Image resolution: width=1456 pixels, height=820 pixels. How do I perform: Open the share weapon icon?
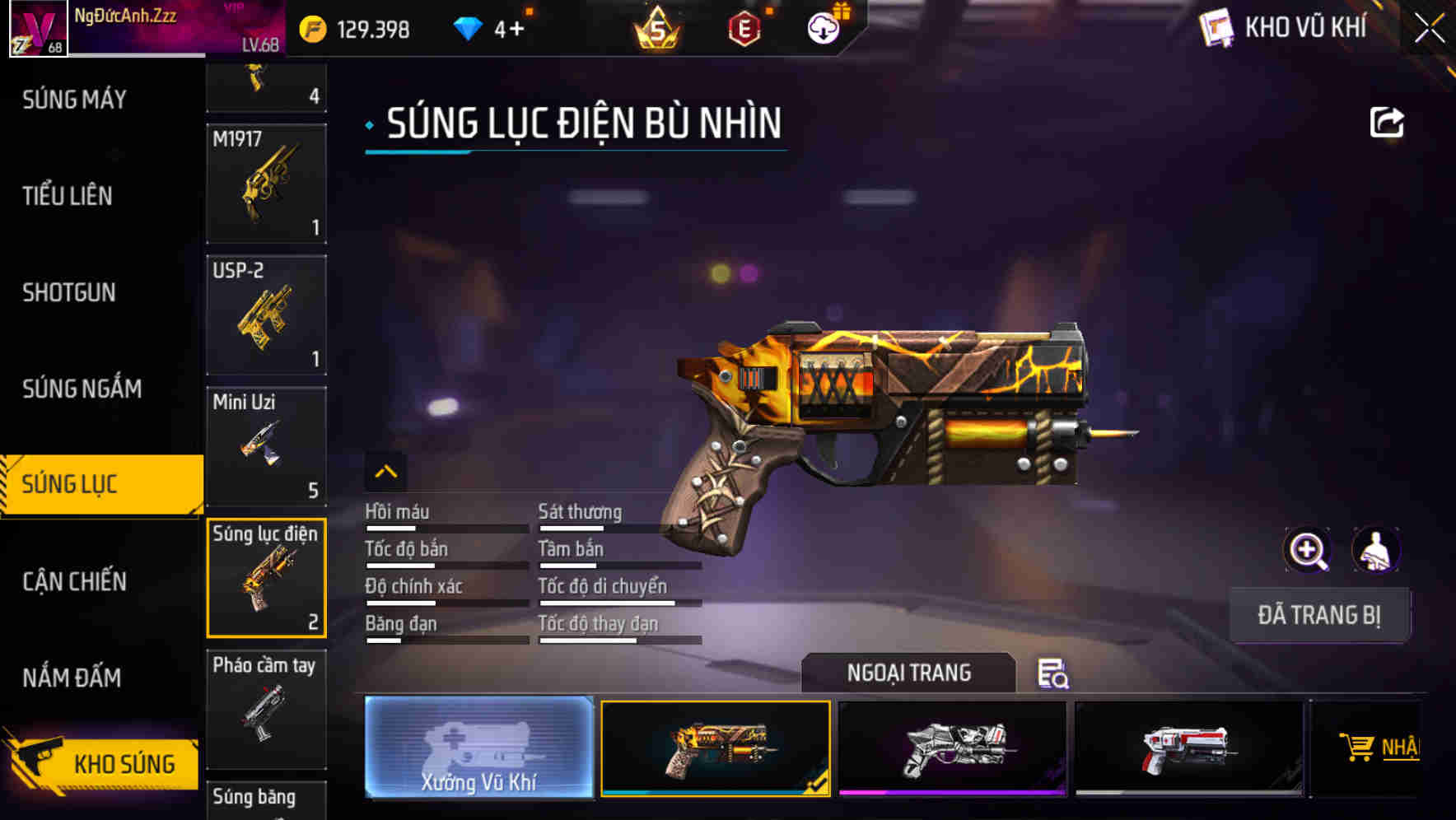pyautogui.click(x=1388, y=122)
